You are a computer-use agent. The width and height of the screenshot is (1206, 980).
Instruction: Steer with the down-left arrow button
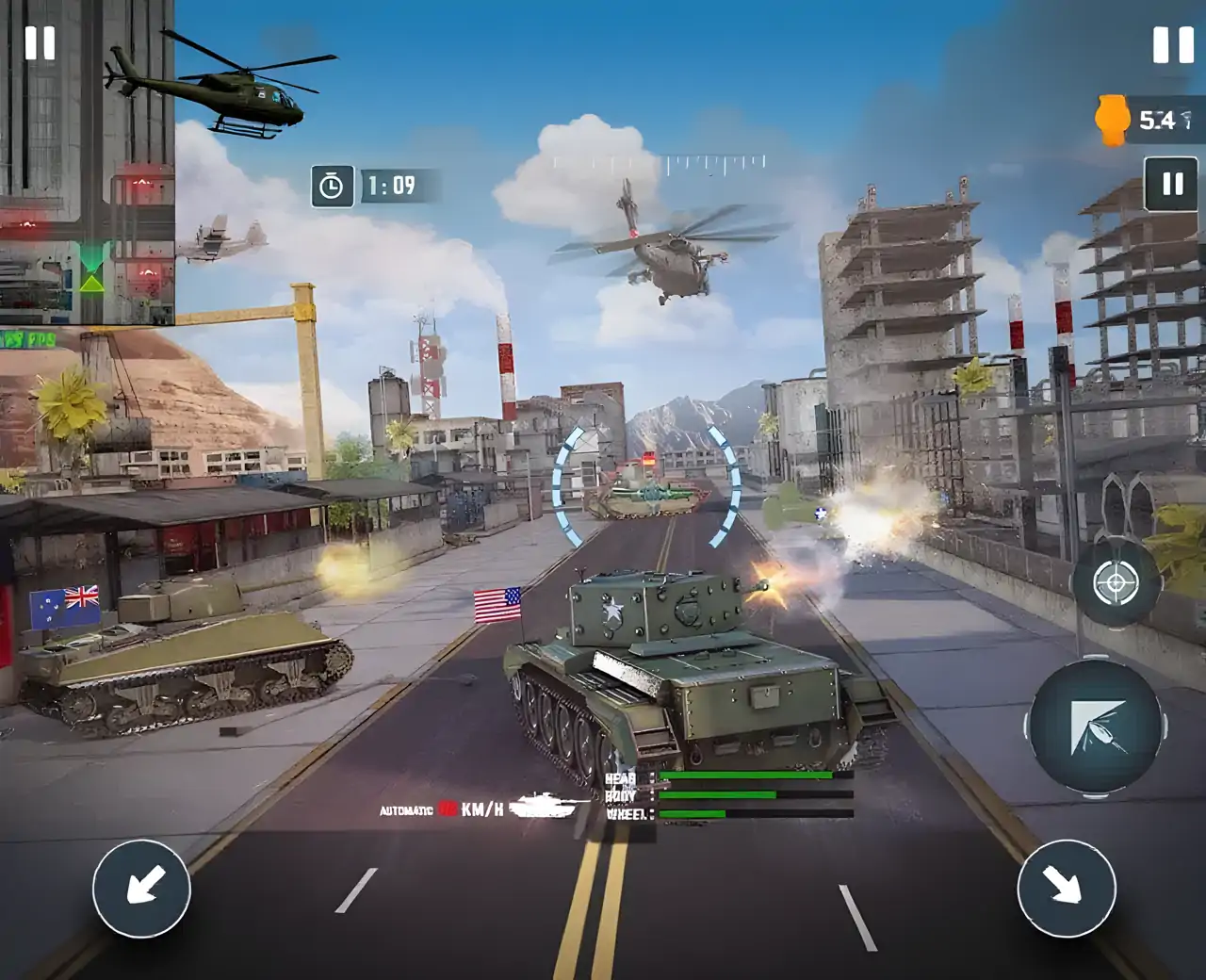click(x=141, y=888)
